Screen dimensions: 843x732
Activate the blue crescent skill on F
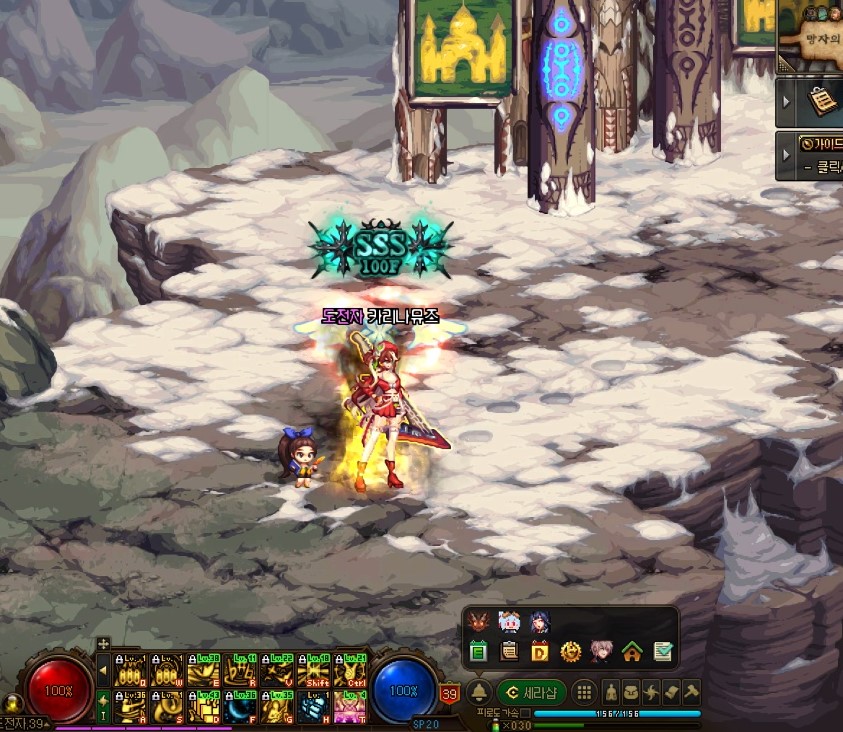238,707
